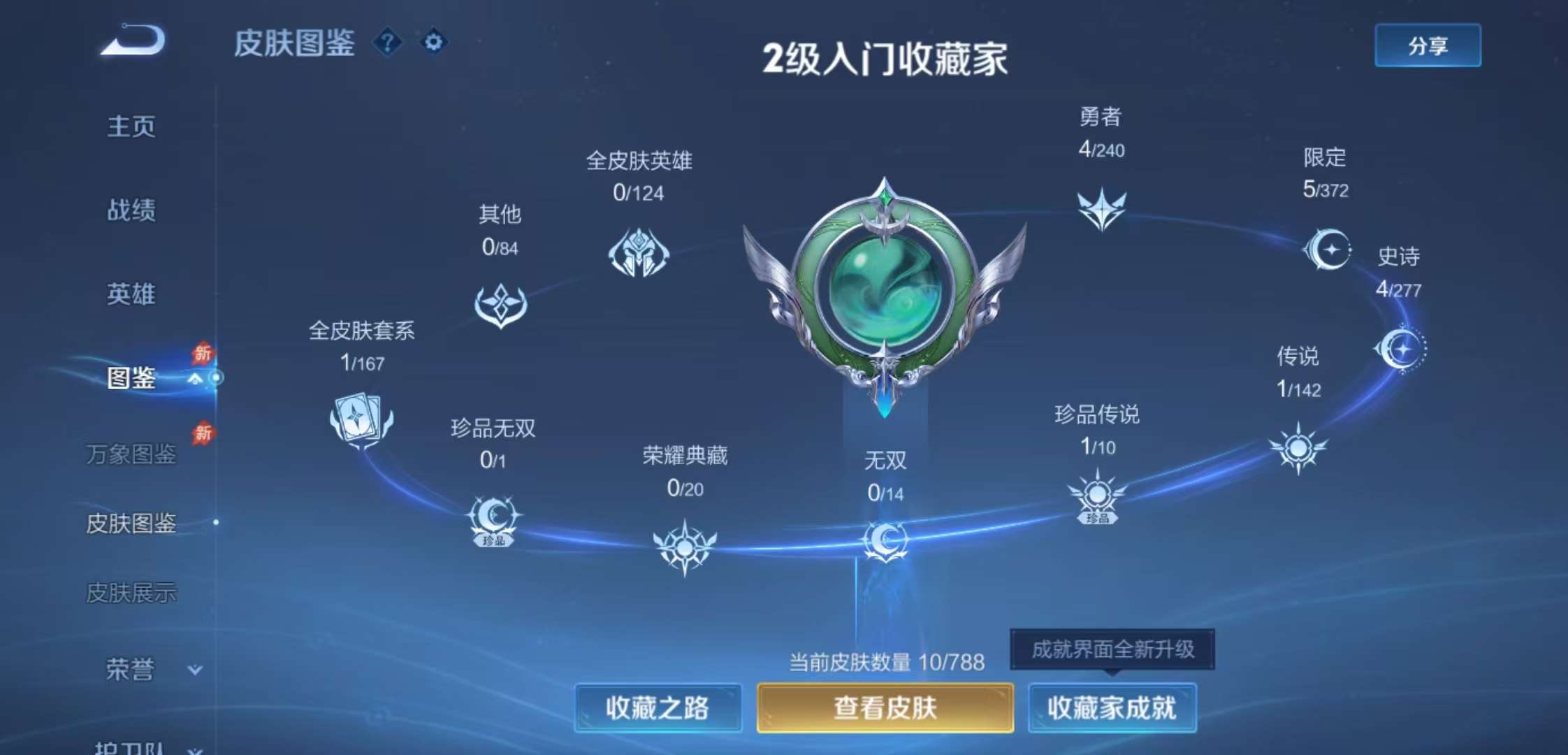Select the 珍品无双 icon

pyautogui.click(x=495, y=519)
